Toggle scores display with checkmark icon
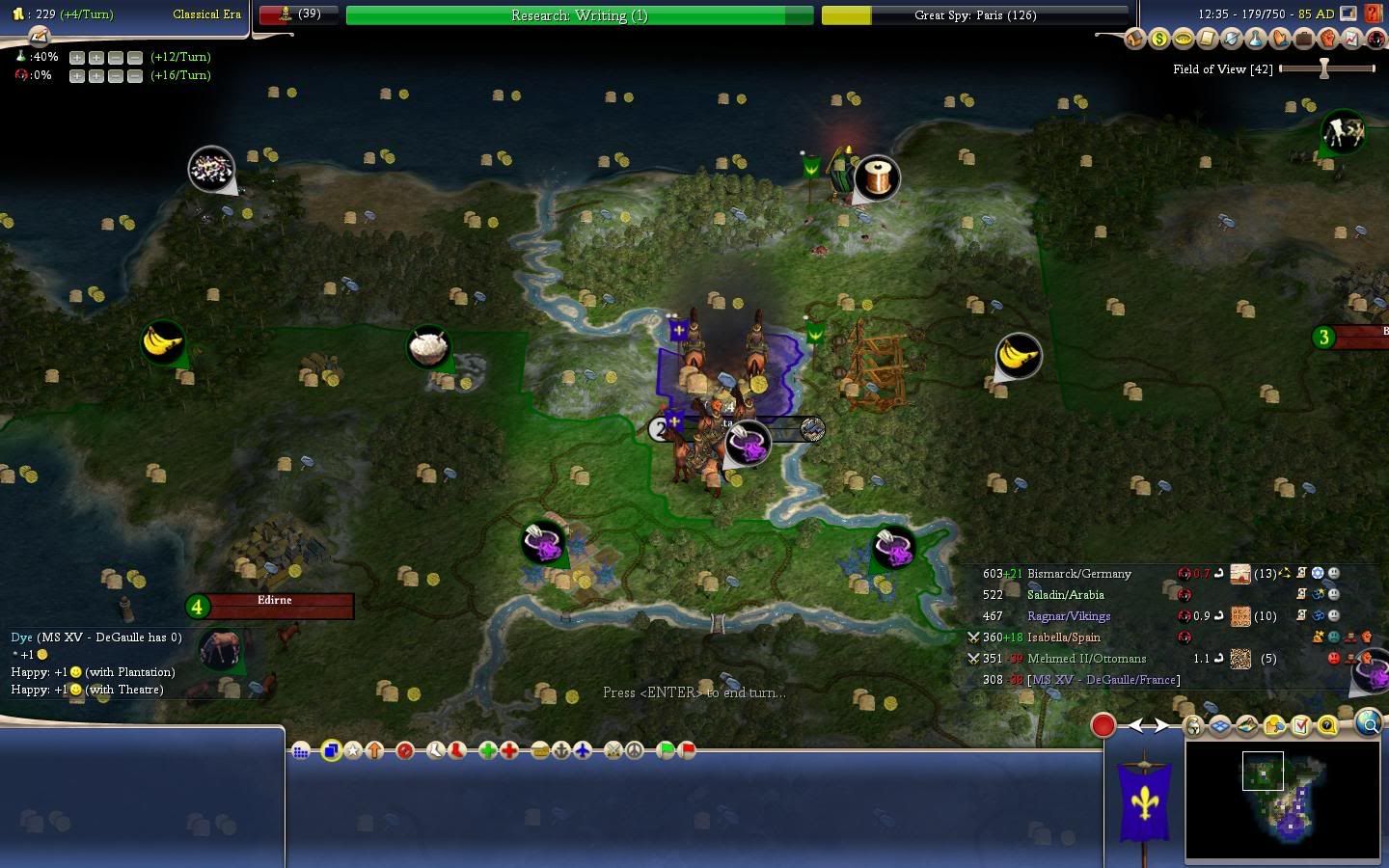This screenshot has width=1389, height=868. click(1299, 726)
